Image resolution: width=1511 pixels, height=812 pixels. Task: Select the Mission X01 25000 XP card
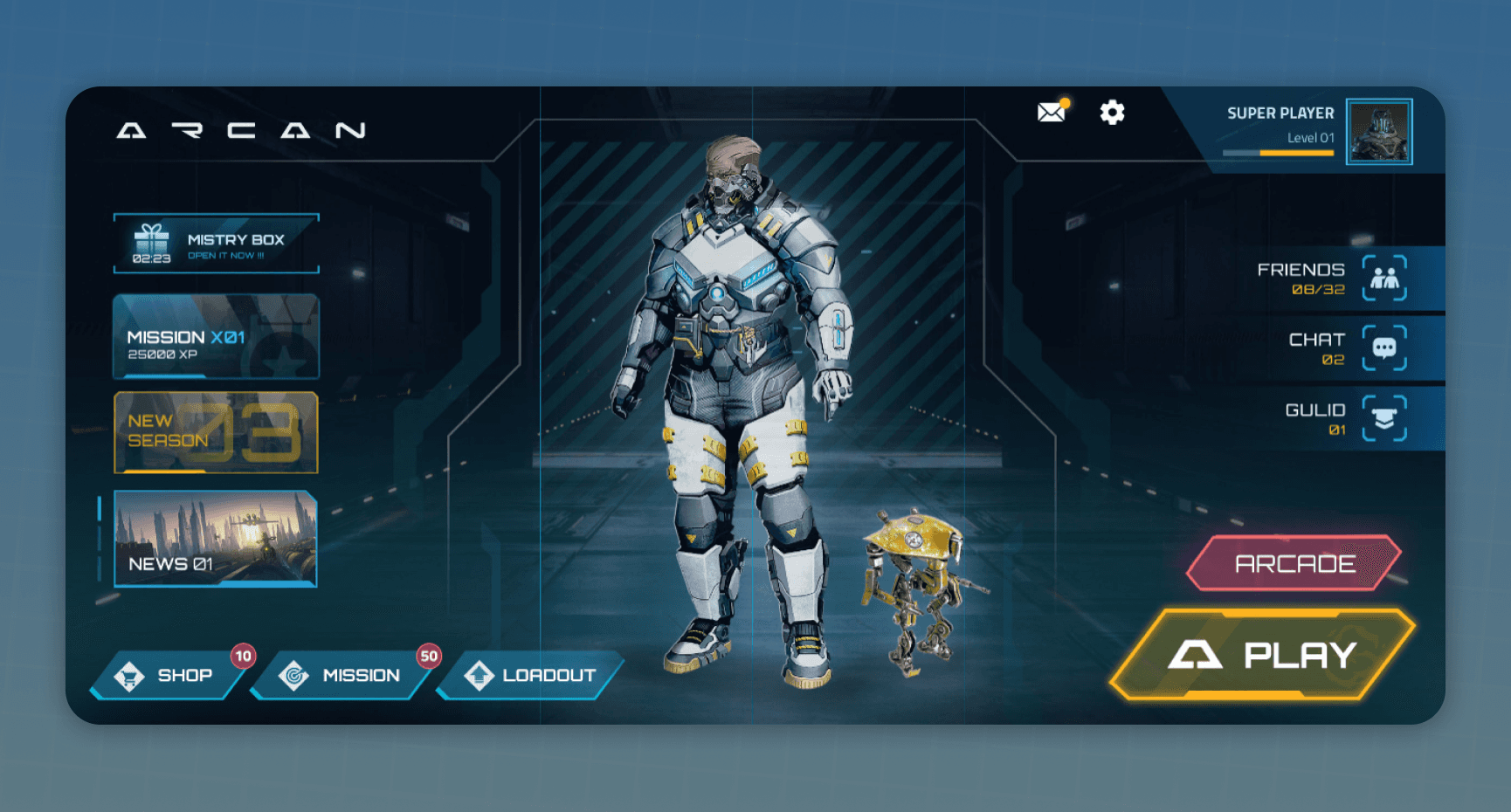216,337
